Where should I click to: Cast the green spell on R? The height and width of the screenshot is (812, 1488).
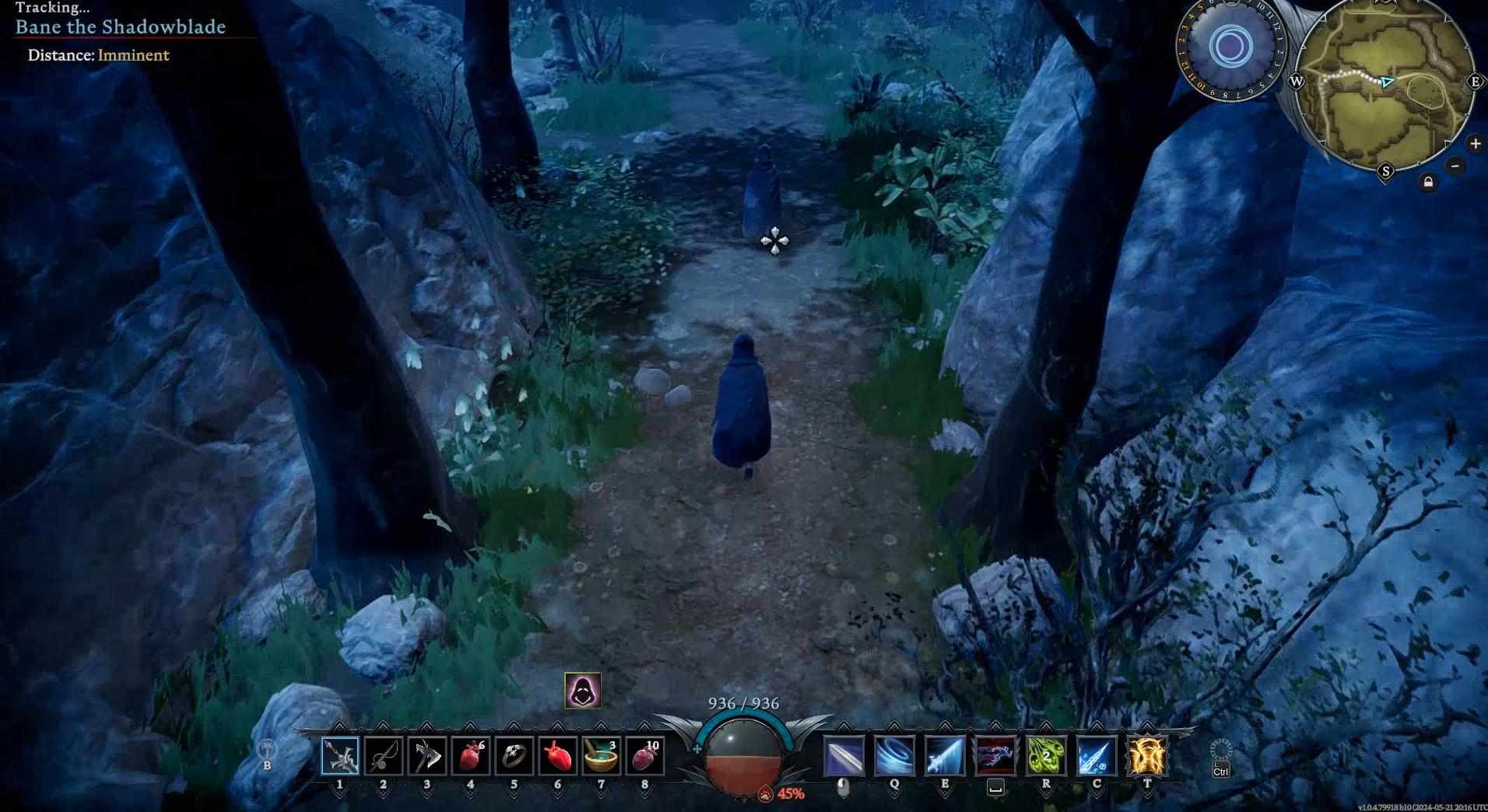1046,756
